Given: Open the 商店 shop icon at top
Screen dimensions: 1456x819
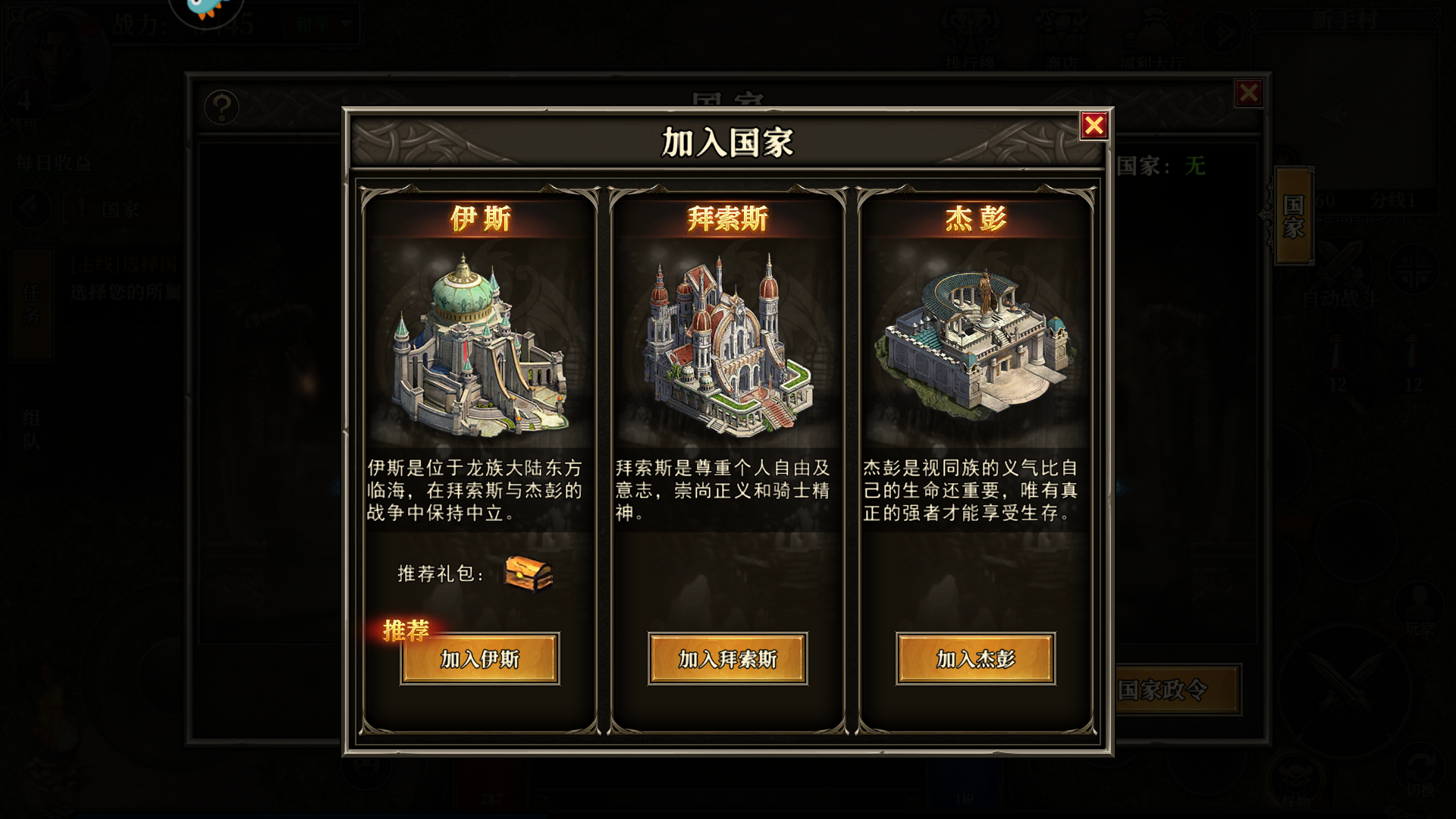Looking at the screenshot, I should (x=1061, y=30).
